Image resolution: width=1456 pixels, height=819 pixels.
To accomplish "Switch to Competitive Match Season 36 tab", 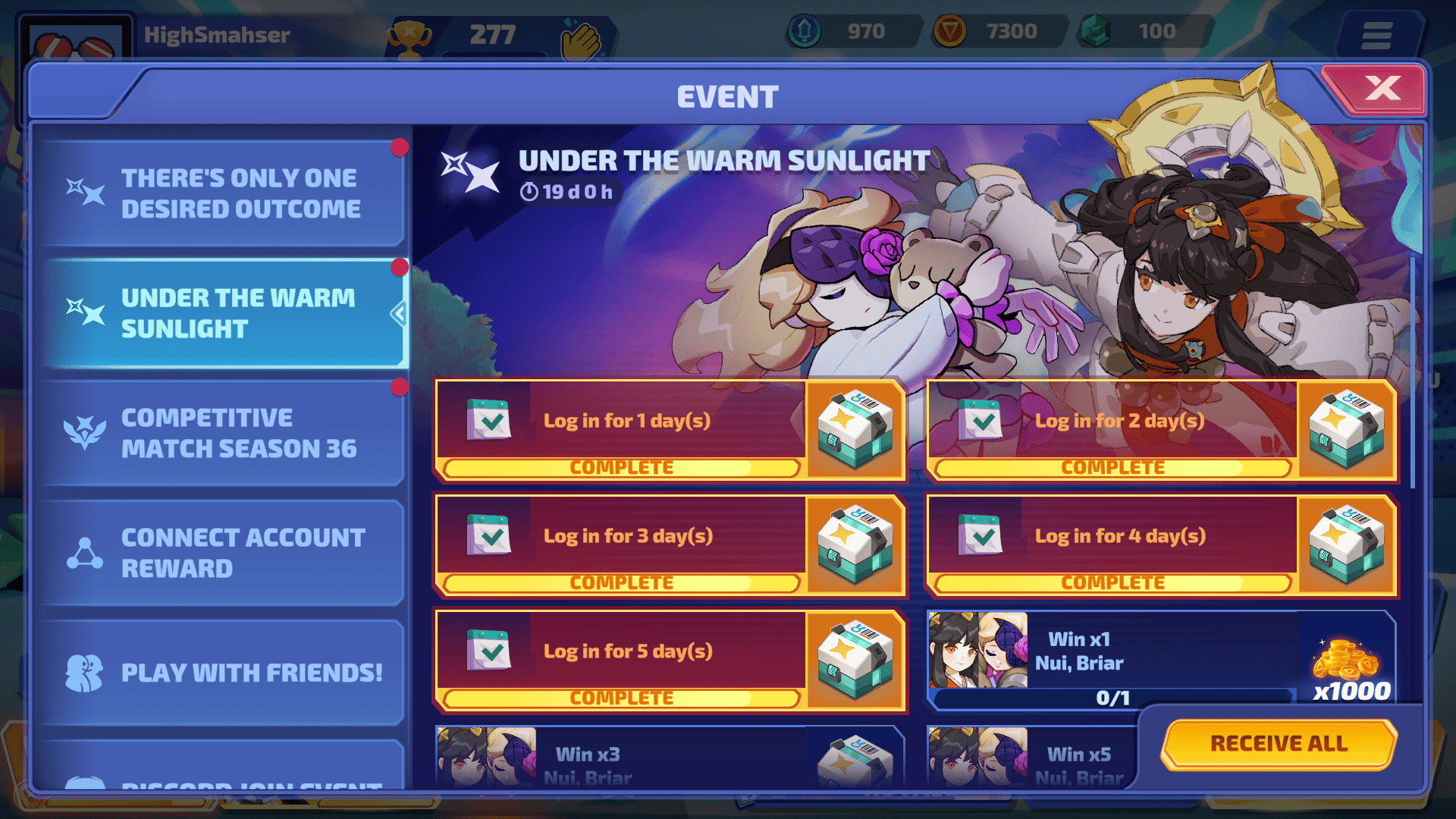I will [x=223, y=433].
